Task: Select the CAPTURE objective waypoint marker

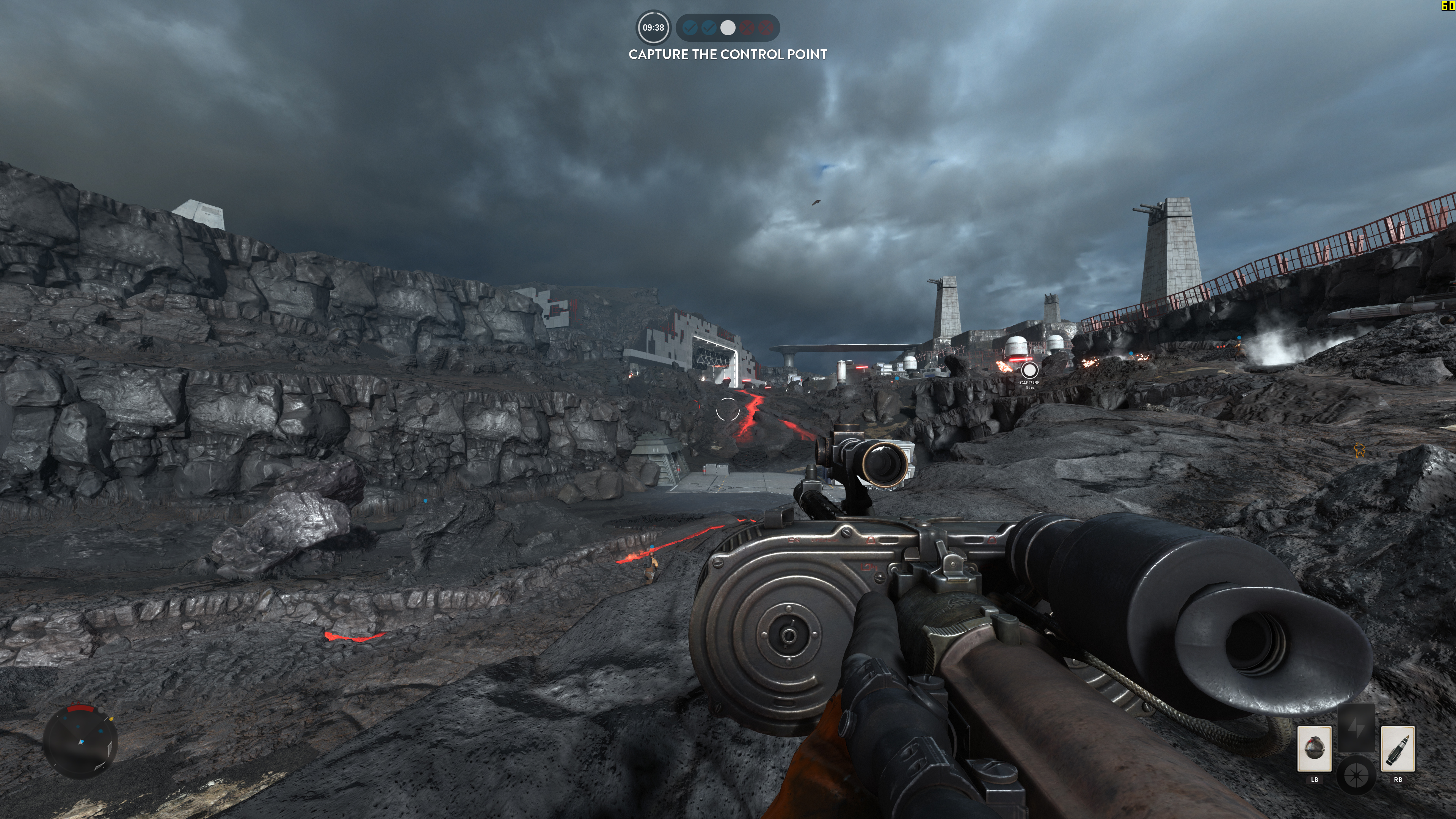Action: pos(1029,371)
